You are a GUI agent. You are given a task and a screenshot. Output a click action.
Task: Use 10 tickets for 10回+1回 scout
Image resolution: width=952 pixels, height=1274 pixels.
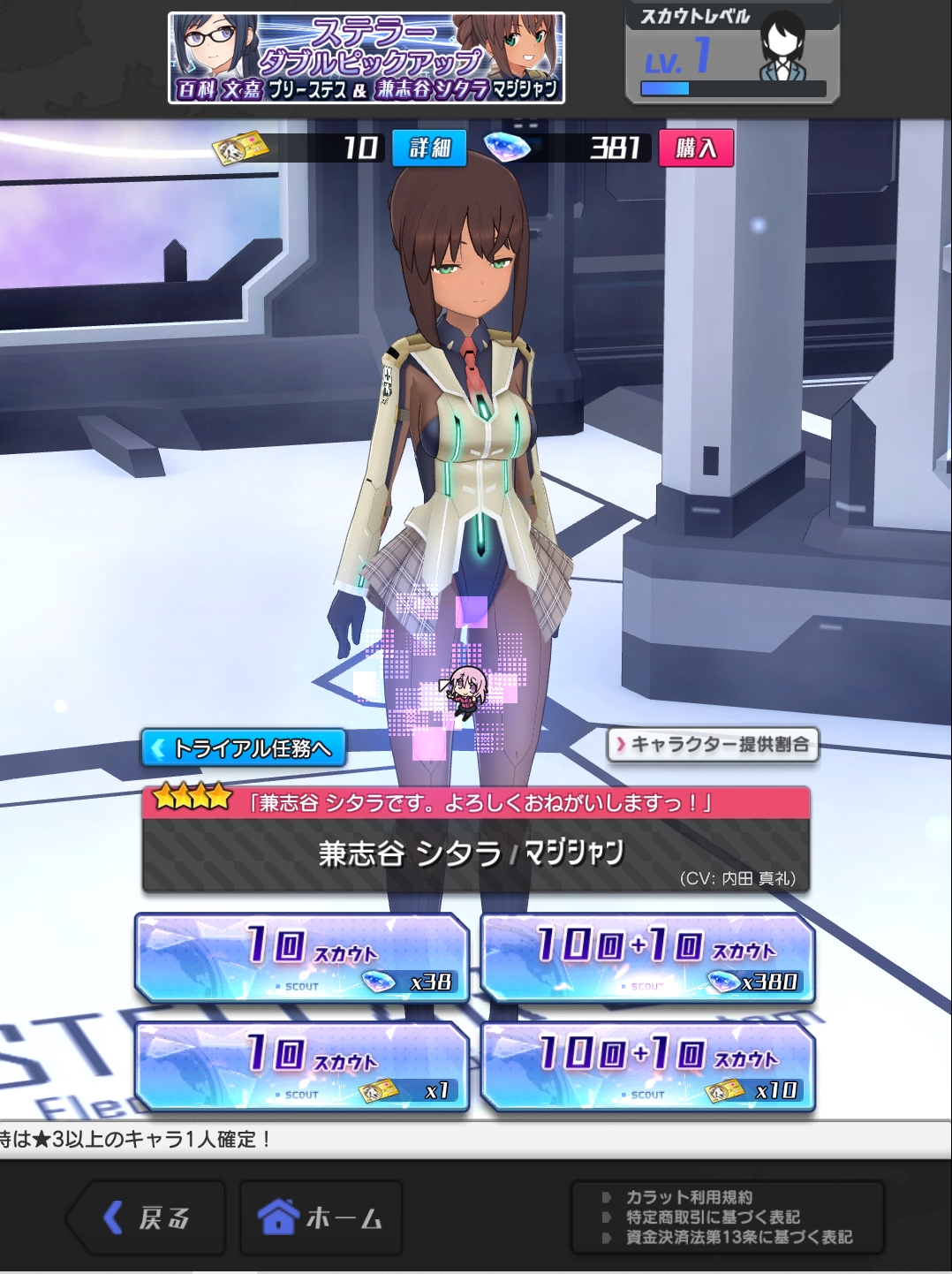[647, 1066]
